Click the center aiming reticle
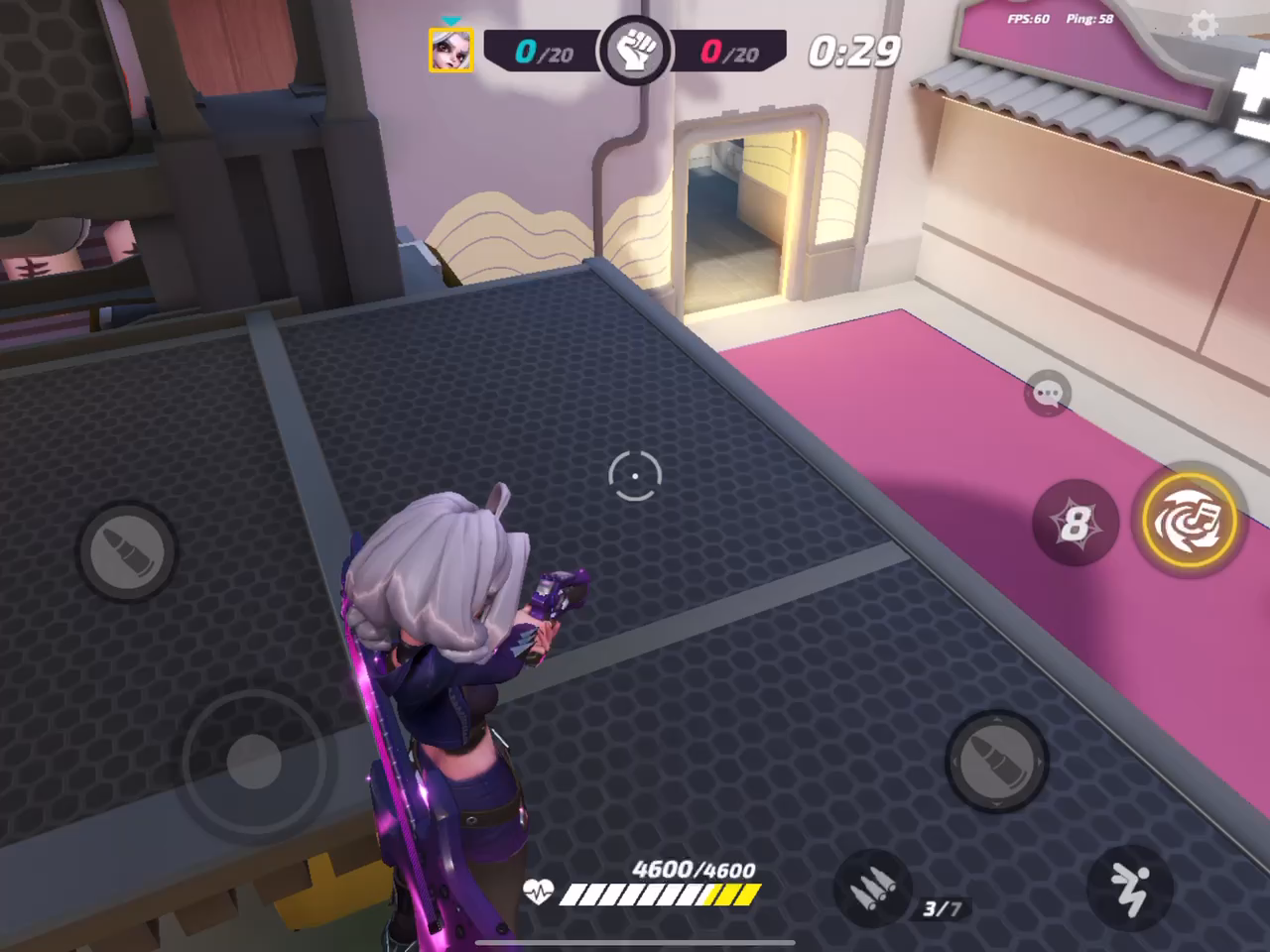 (633, 477)
